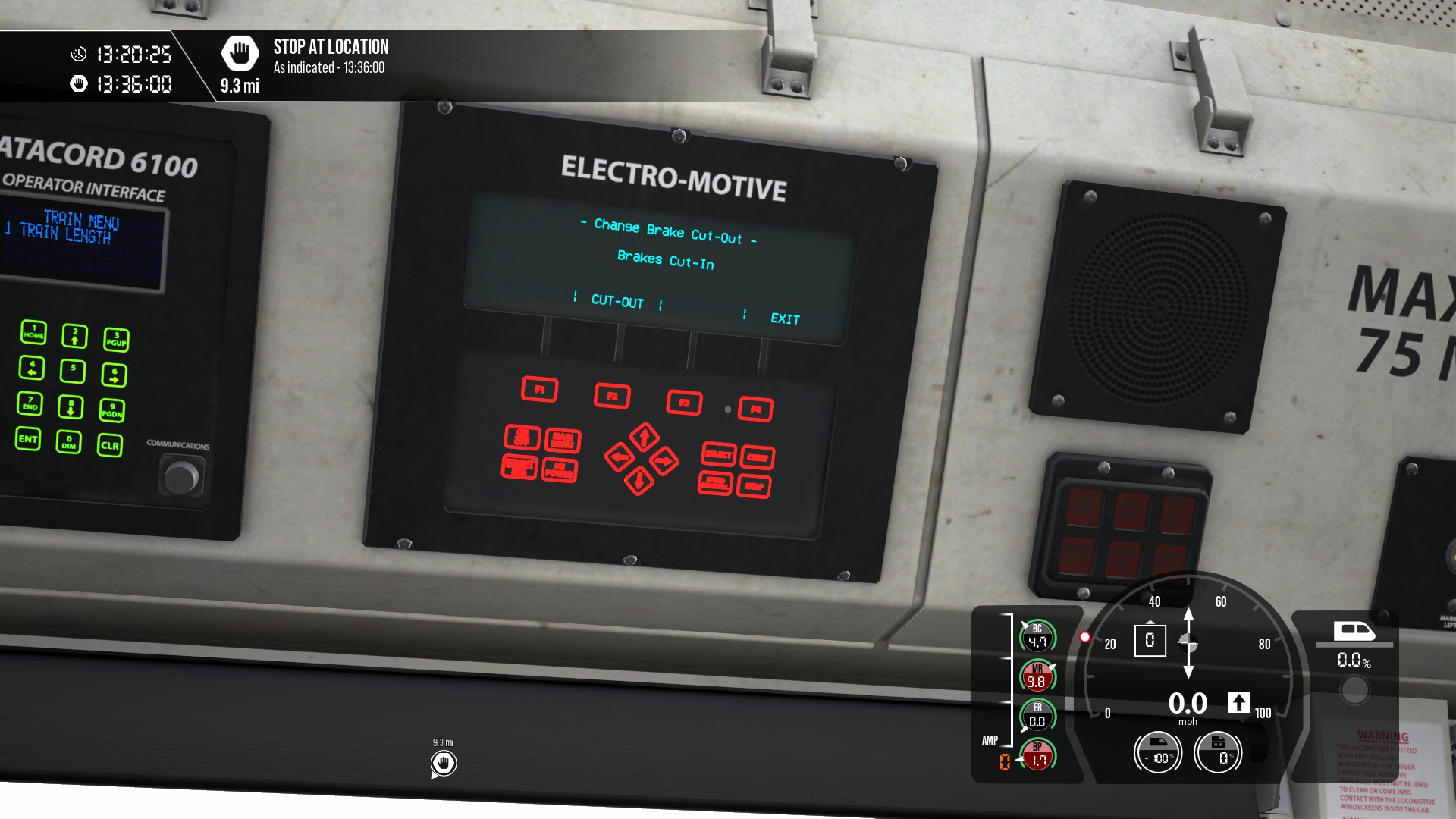Select the F2 function key

pos(612,396)
